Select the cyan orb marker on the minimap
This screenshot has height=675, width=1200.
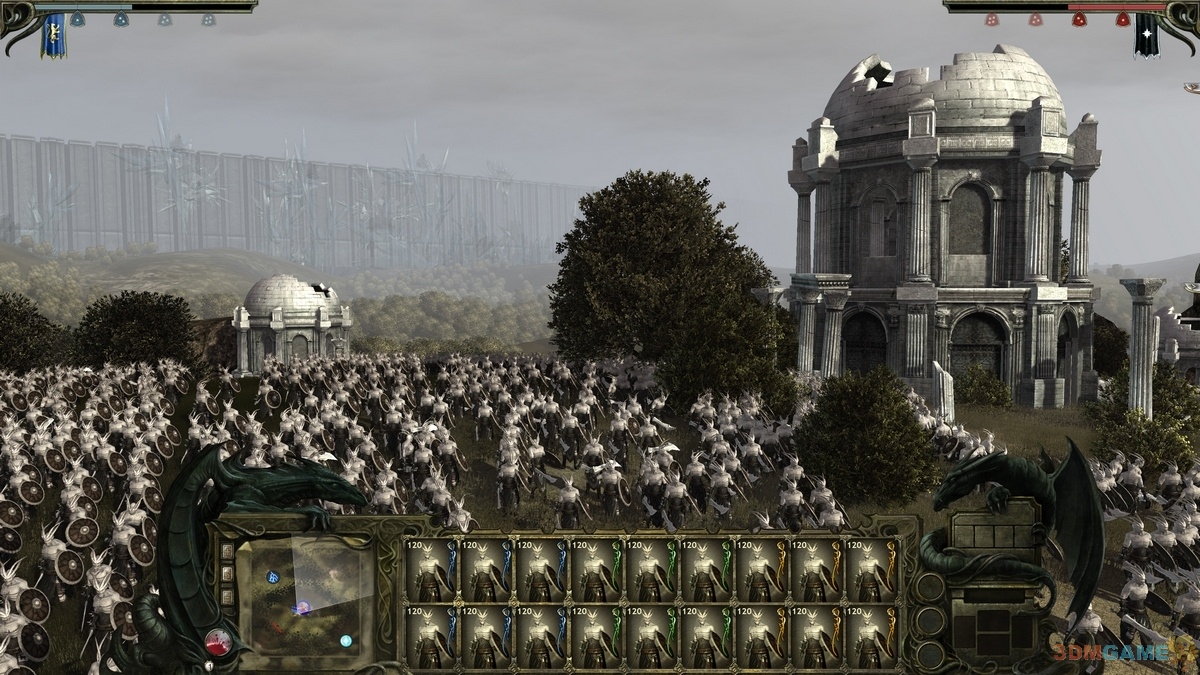(345, 640)
